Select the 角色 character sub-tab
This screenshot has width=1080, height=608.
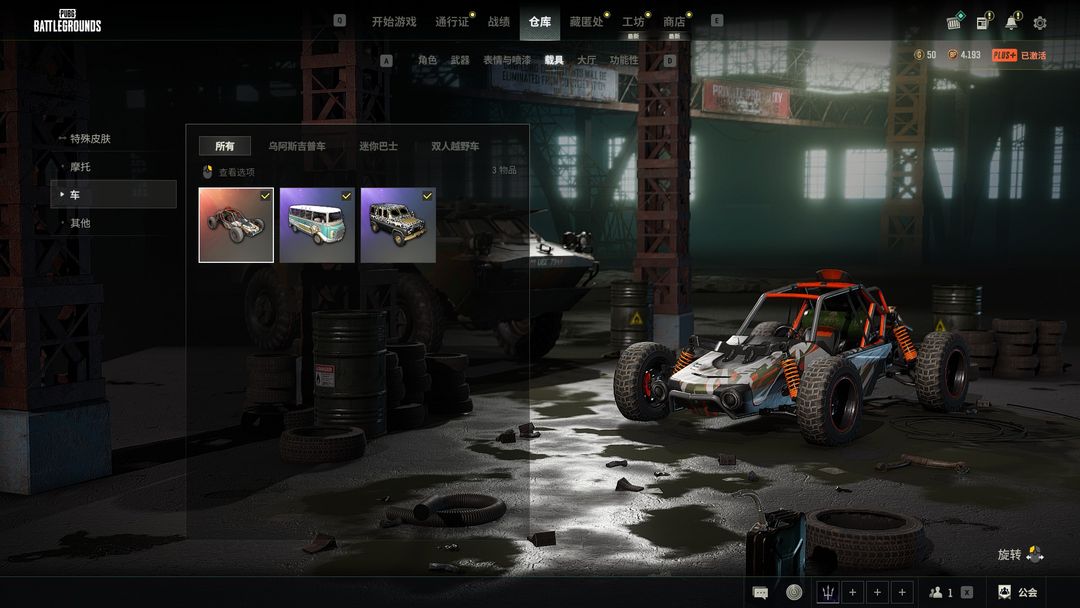[x=428, y=60]
